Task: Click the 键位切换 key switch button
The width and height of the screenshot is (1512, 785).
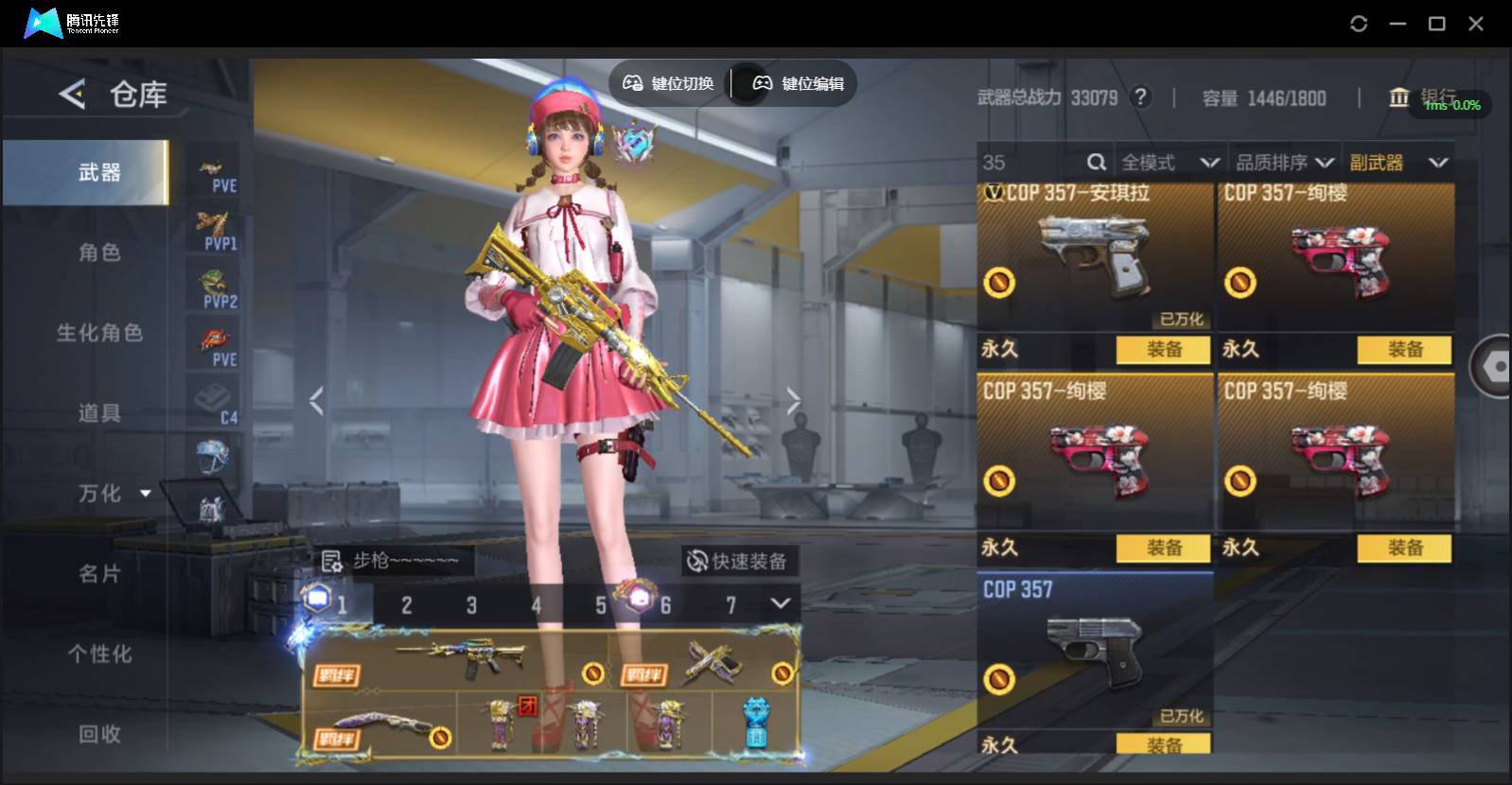Action: (668, 83)
